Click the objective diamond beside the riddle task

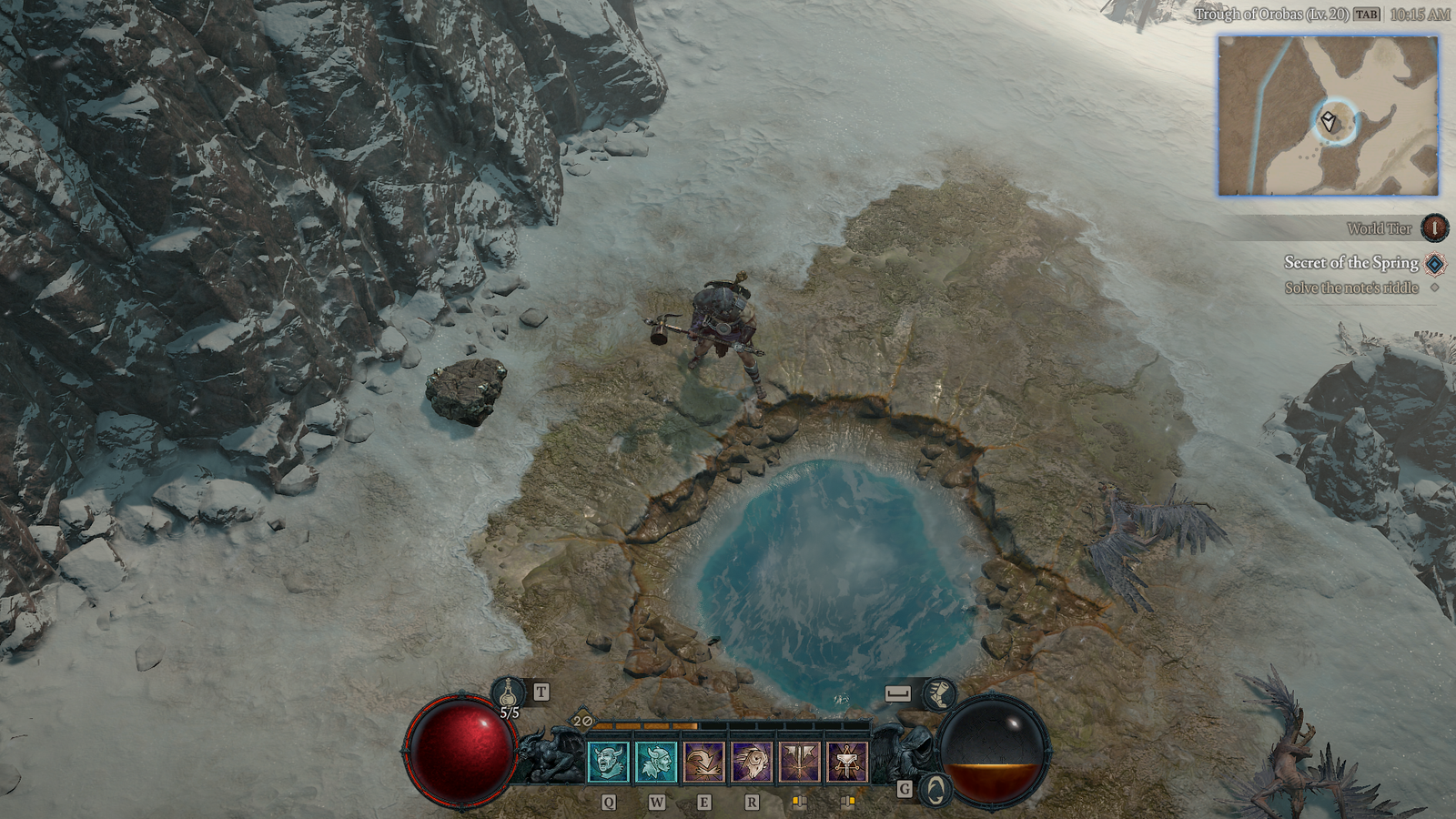pos(1434,287)
